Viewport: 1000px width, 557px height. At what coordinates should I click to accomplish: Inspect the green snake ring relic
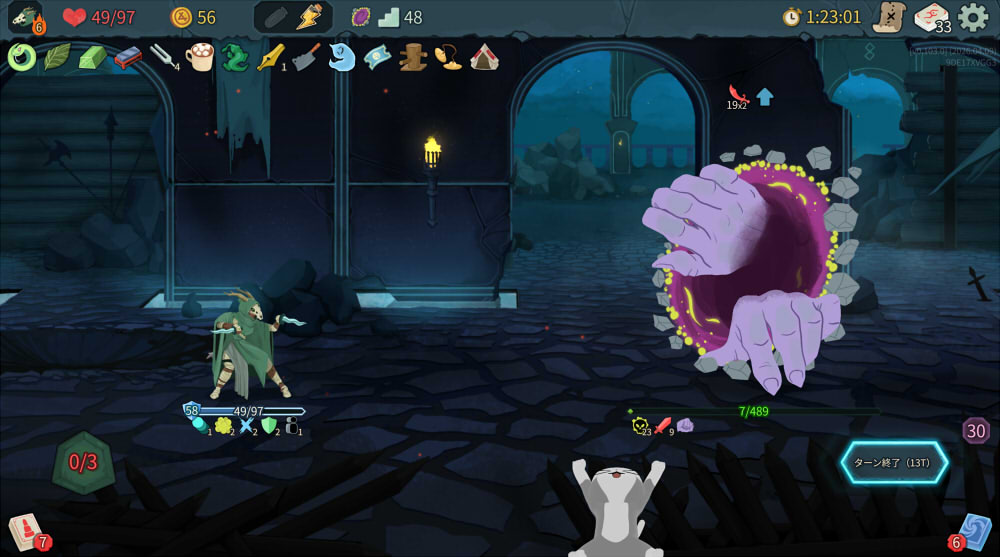(x=21, y=57)
